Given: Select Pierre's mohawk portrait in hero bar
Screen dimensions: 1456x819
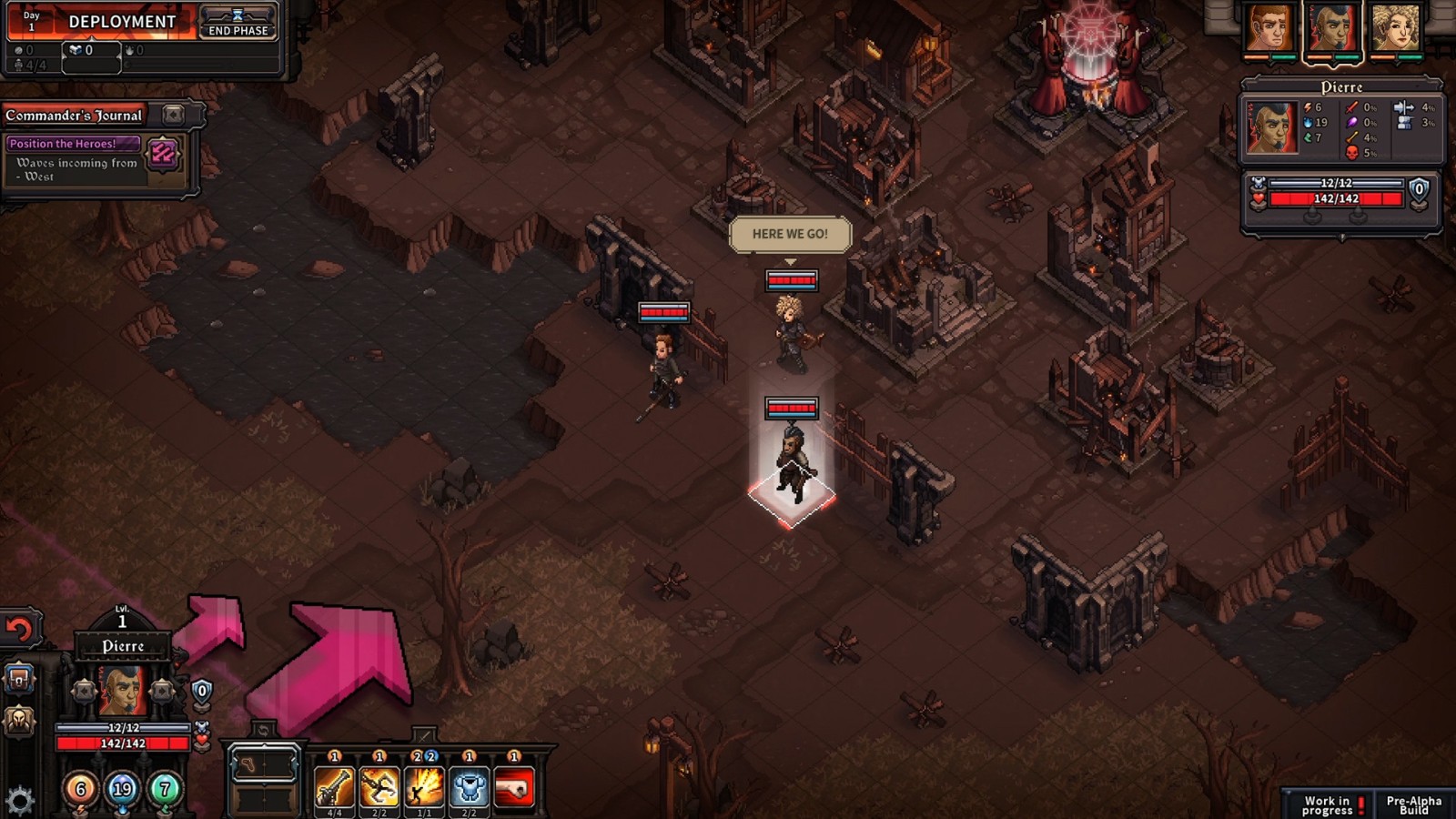Looking at the screenshot, I should tap(1332, 29).
